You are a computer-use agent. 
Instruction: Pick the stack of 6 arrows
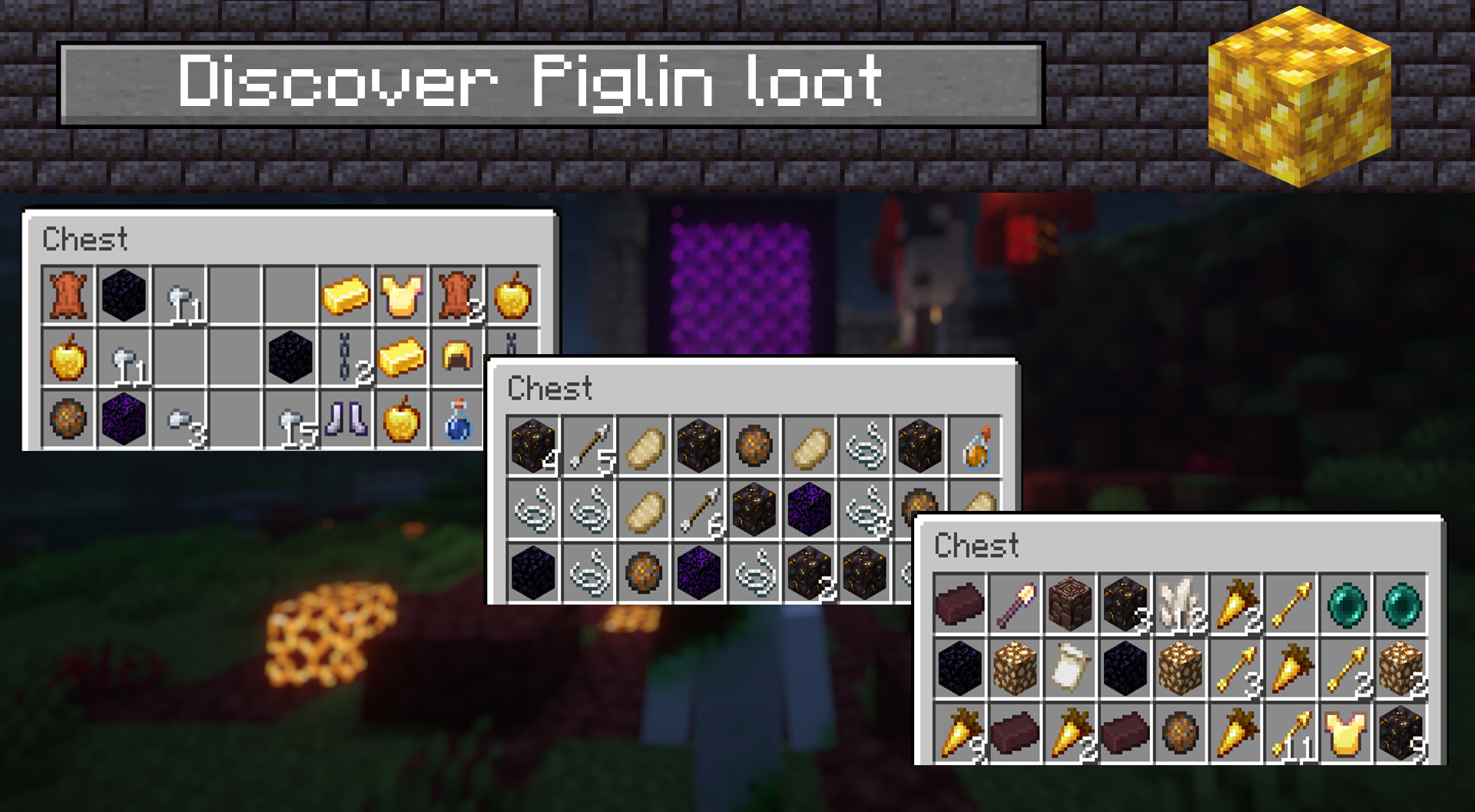tap(701, 509)
